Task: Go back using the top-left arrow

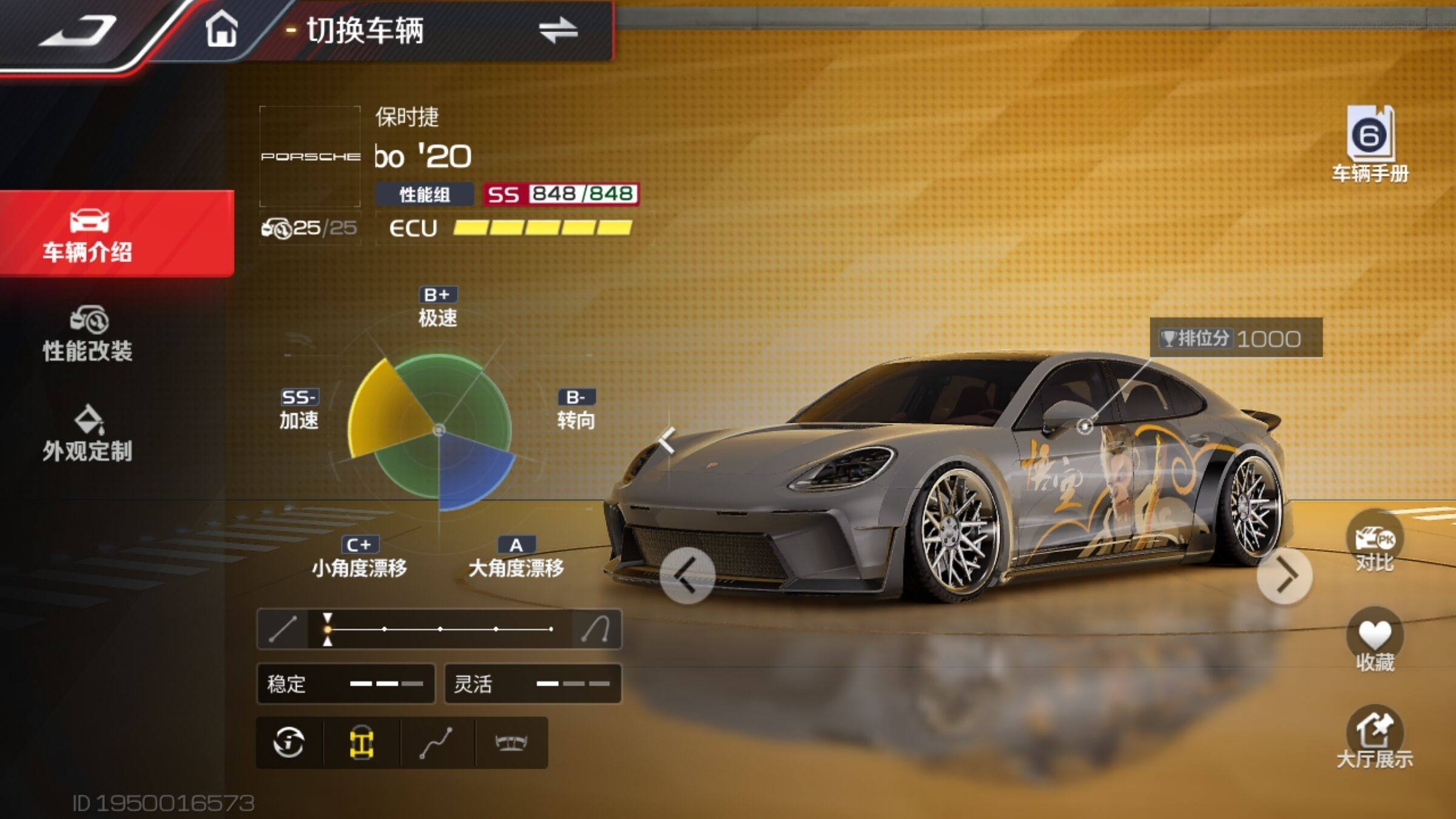Action: (x=78, y=32)
